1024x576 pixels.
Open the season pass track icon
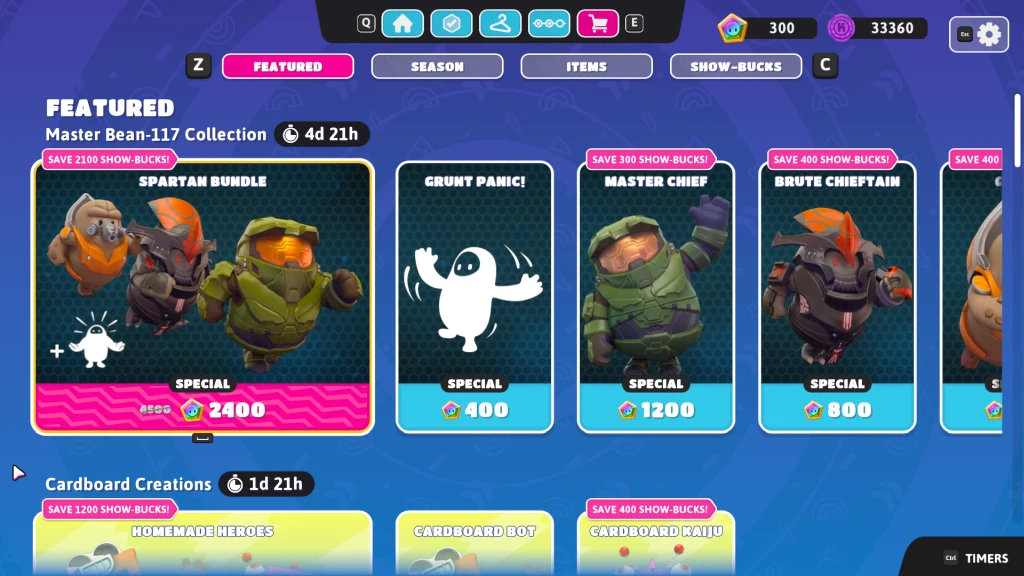[x=549, y=23]
